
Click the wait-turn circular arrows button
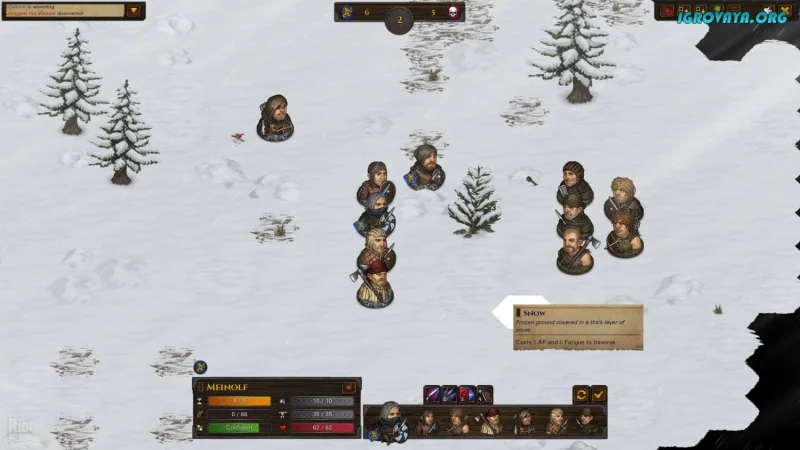[581, 394]
